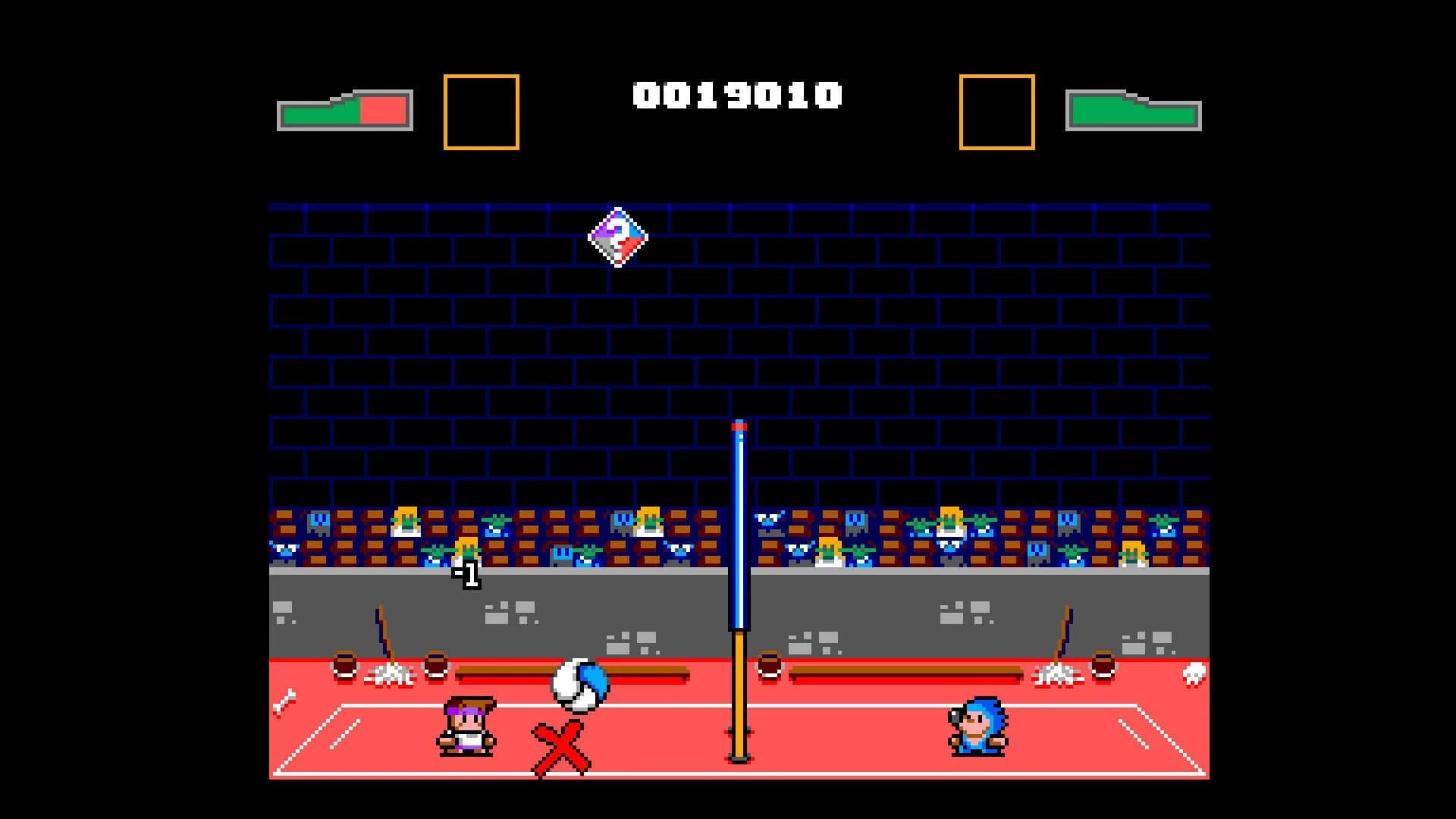Expand the right player's full green health bar
This screenshot has width=1456, height=819.
(x=1135, y=114)
